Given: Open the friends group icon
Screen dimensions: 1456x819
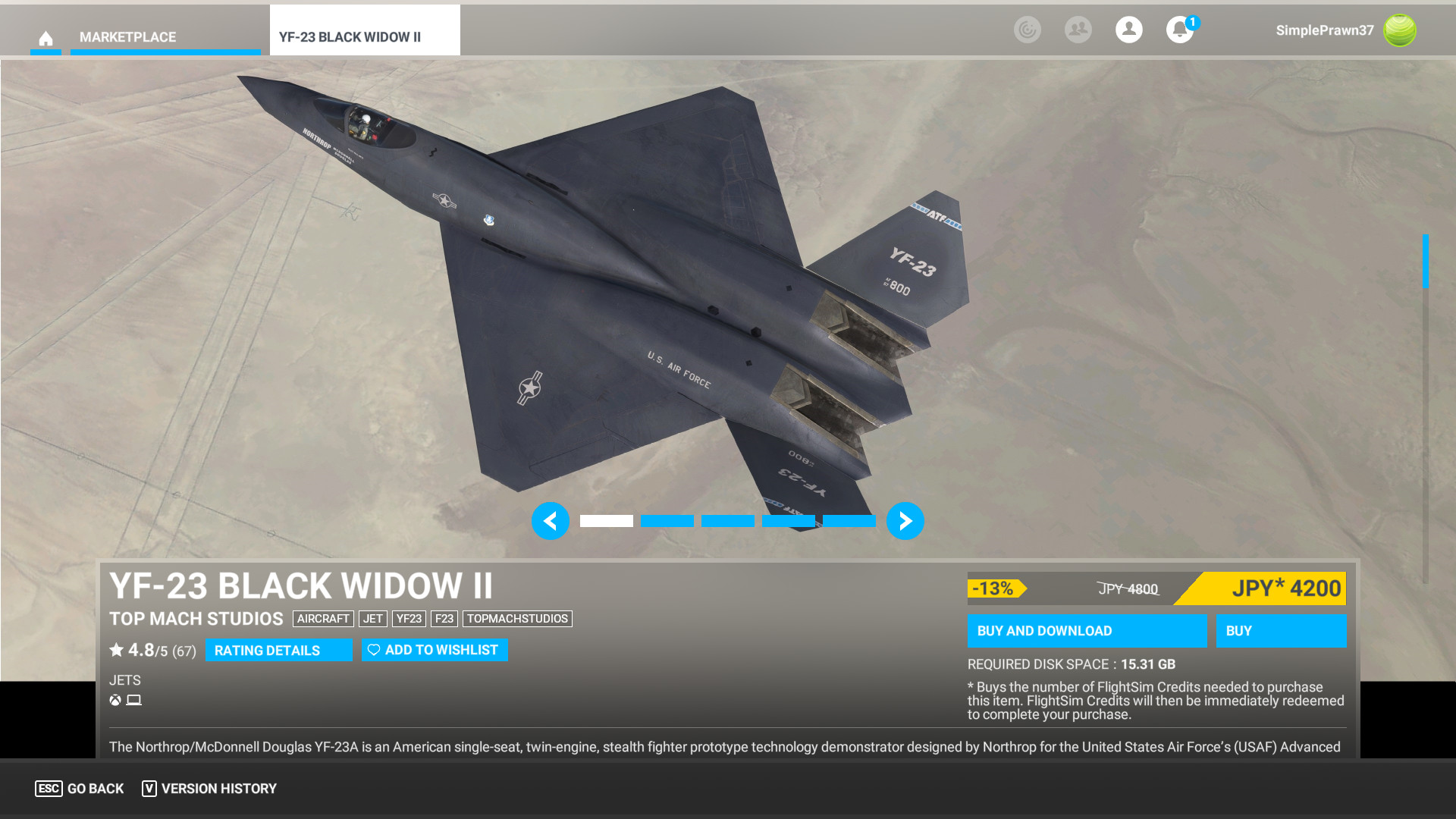Looking at the screenshot, I should coord(1078,30).
